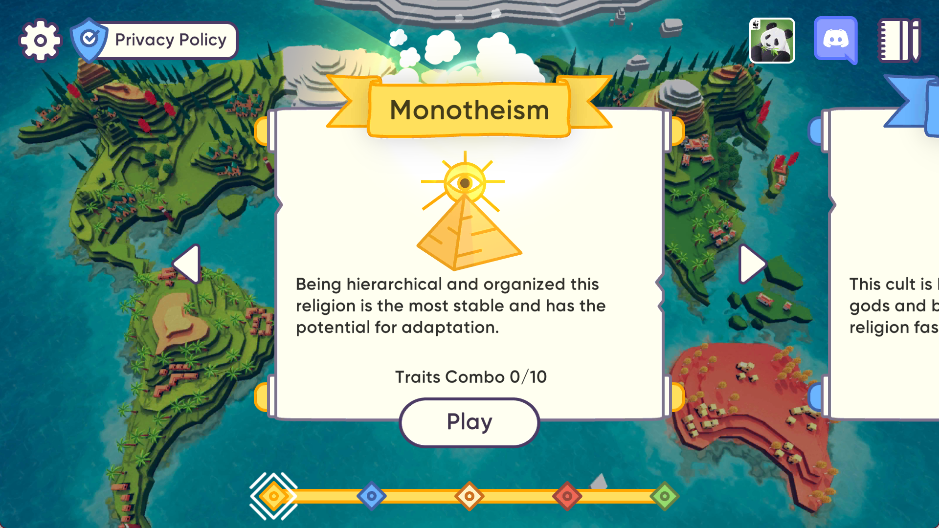Jump to the green diamond religion marker
Screen dimensions: 939x528
[x=664, y=495]
